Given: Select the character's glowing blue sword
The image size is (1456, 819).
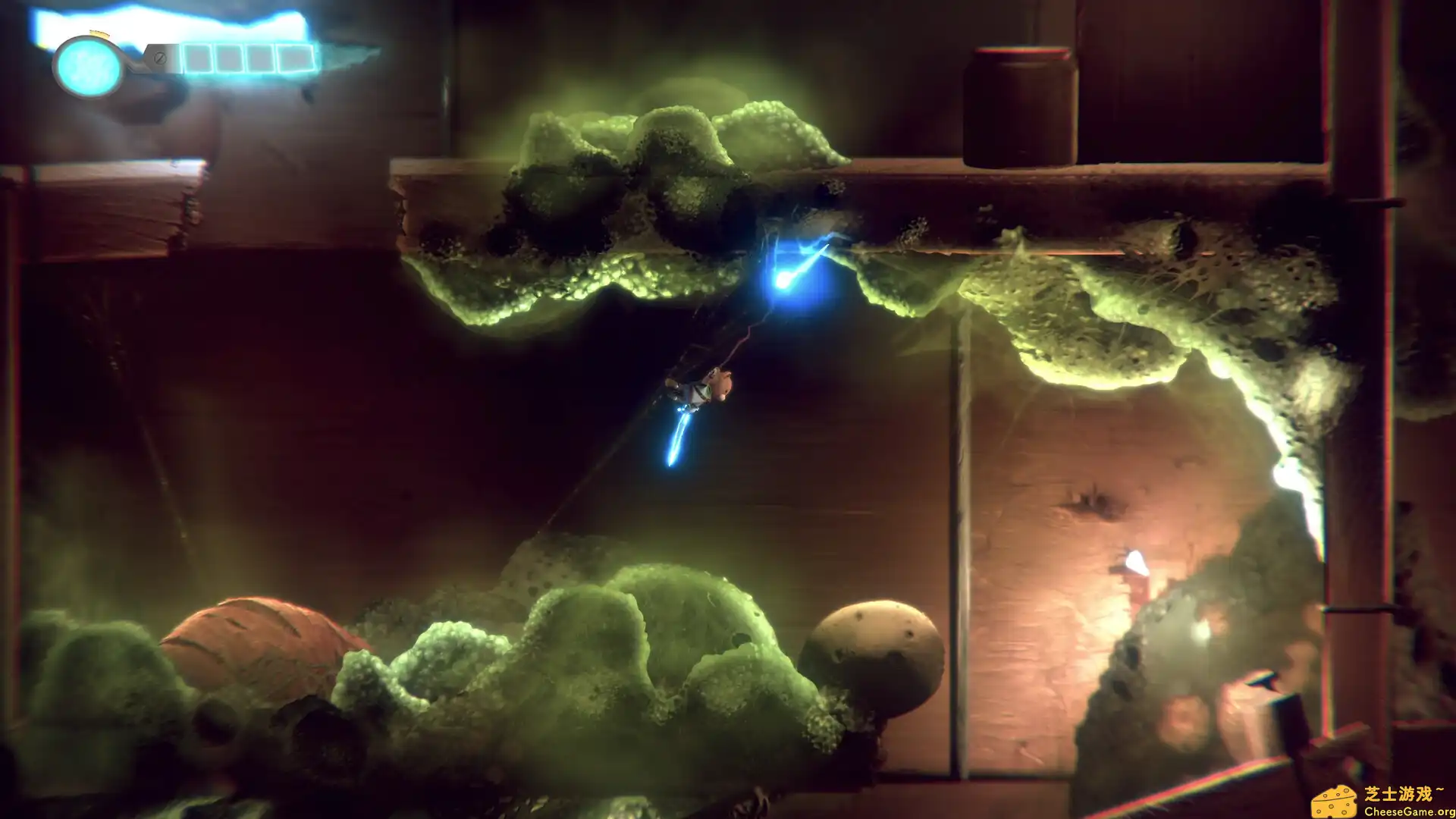Looking at the screenshot, I should tap(680, 436).
